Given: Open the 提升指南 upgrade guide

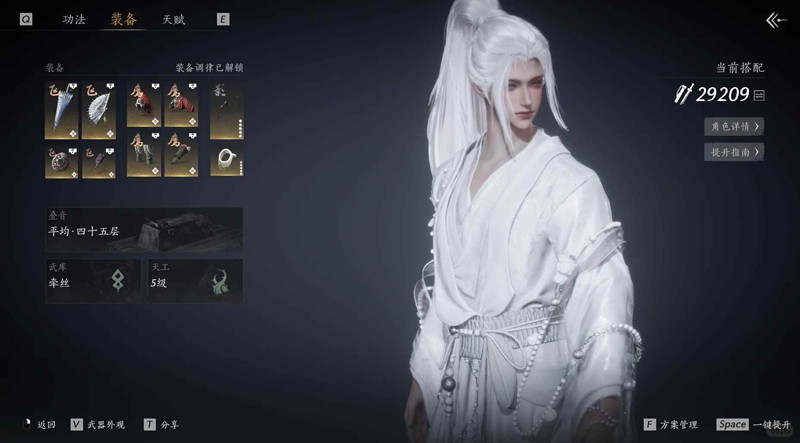Looking at the screenshot, I should pos(735,152).
